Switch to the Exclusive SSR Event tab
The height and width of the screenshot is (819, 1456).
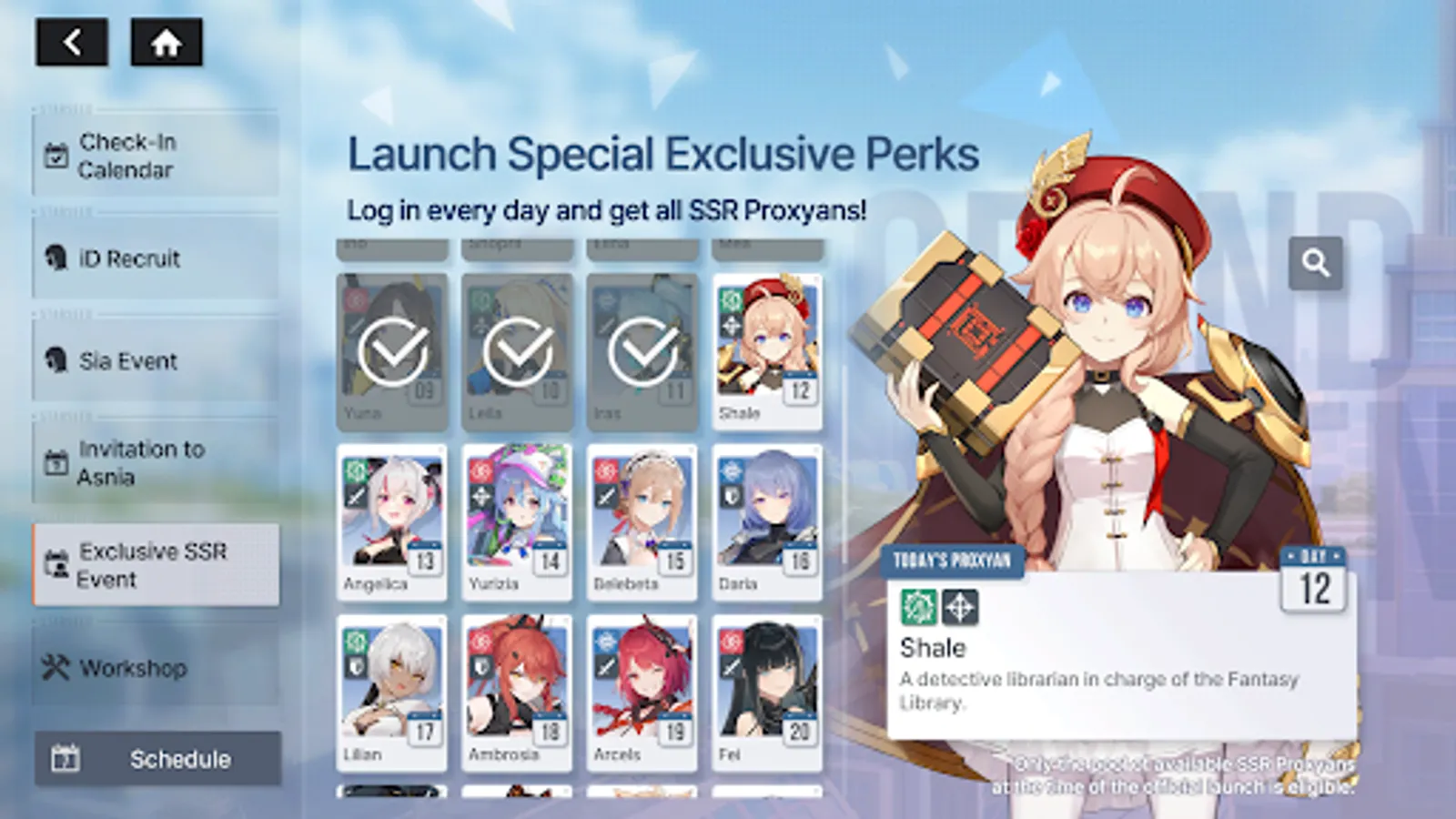pos(155,565)
